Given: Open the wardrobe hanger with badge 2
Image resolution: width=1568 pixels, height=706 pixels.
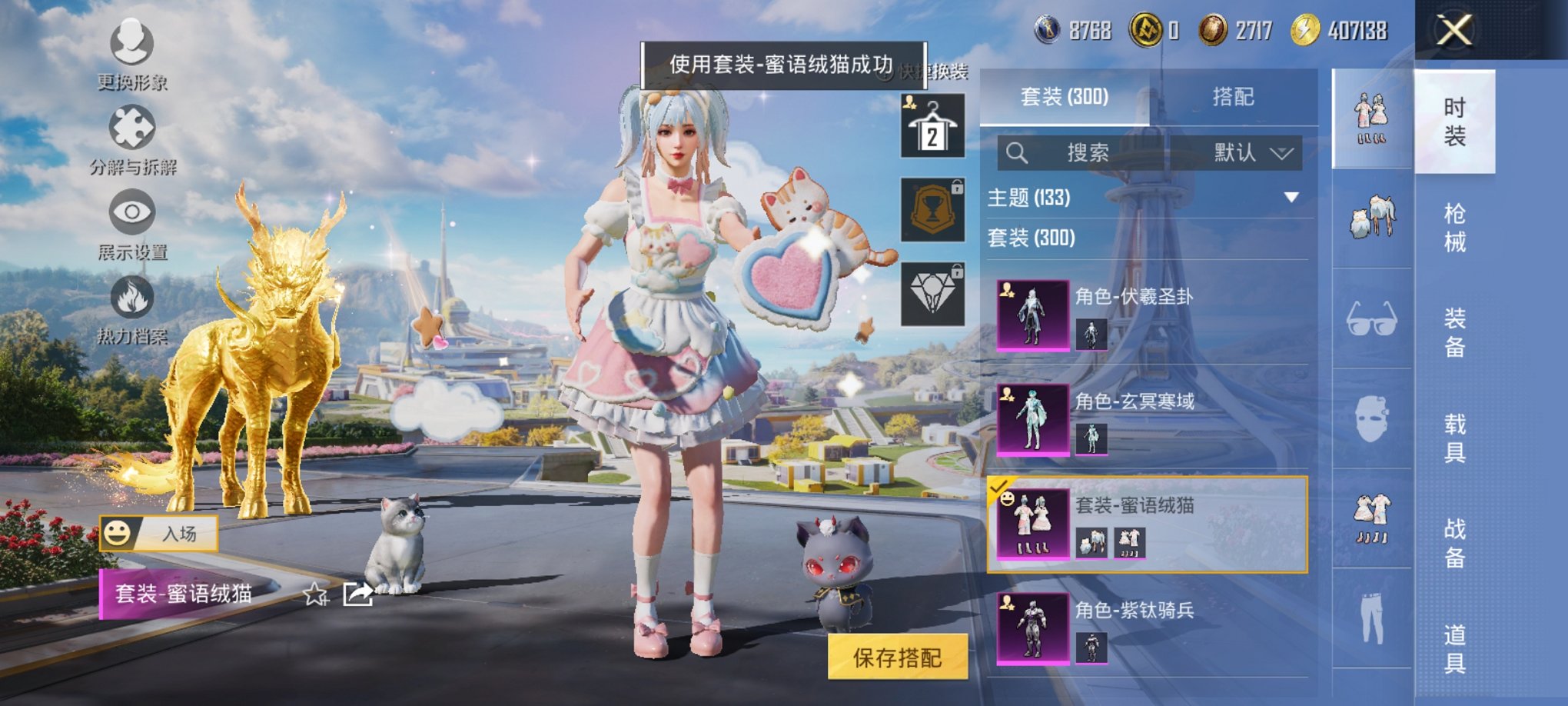Looking at the screenshot, I should click(932, 125).
